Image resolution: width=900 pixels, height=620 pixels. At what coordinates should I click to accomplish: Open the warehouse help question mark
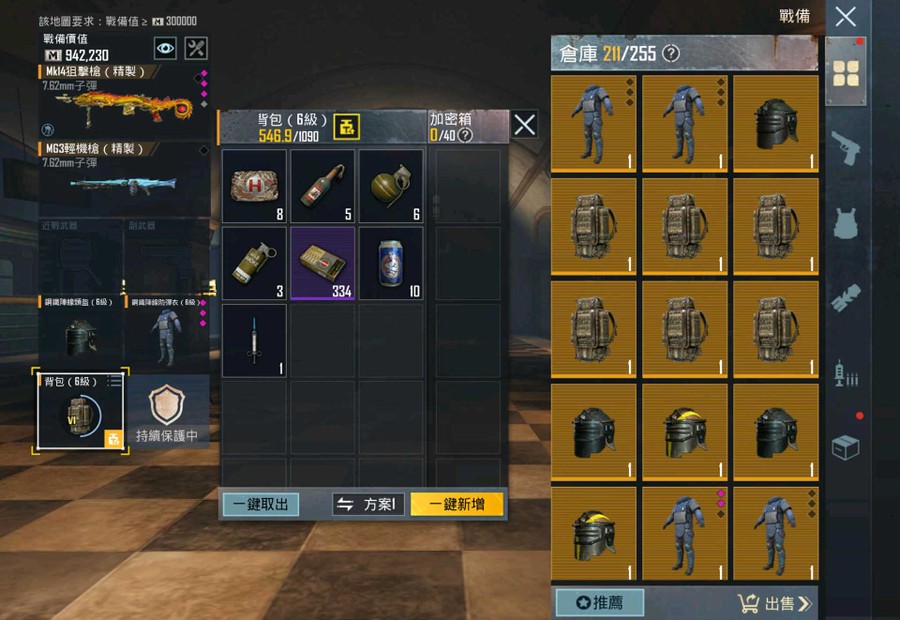pyautogui.click(x=671, y=53)
